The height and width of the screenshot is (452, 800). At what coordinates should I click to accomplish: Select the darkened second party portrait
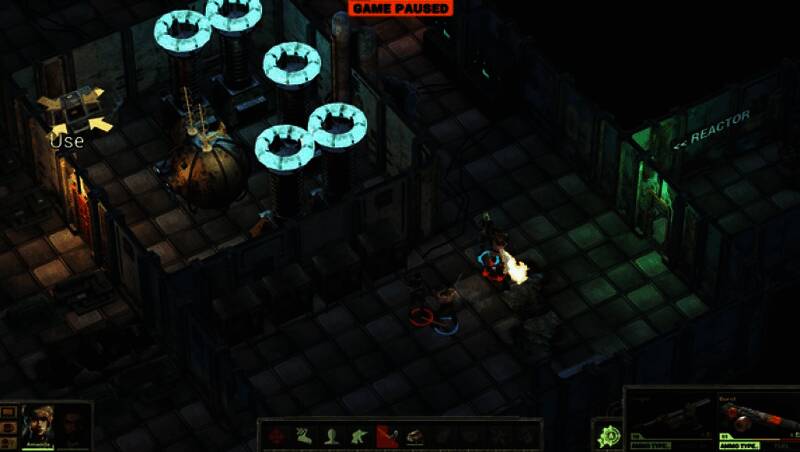click(71, 426)
